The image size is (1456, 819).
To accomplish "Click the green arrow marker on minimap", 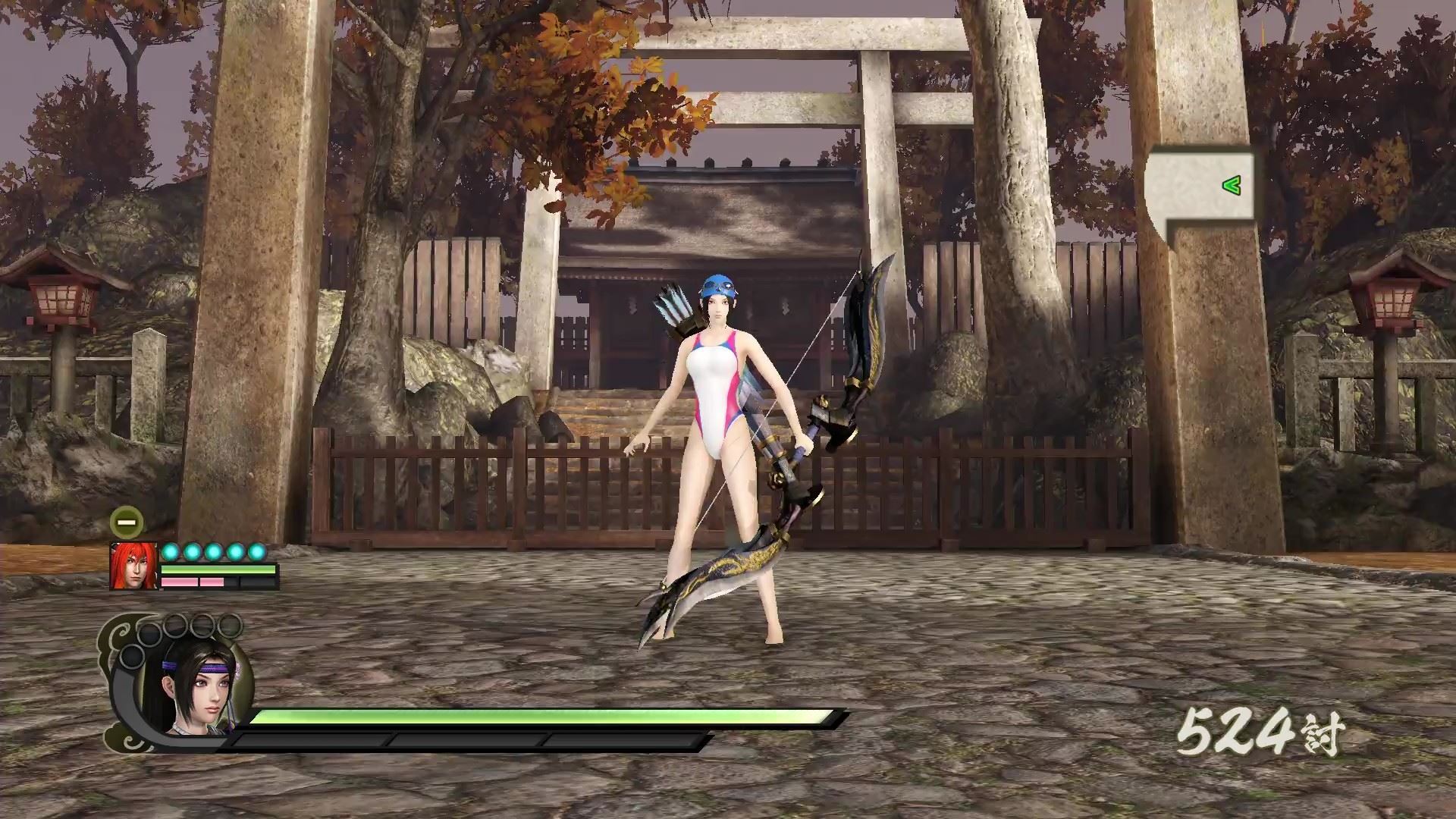I will (1232, 185).
